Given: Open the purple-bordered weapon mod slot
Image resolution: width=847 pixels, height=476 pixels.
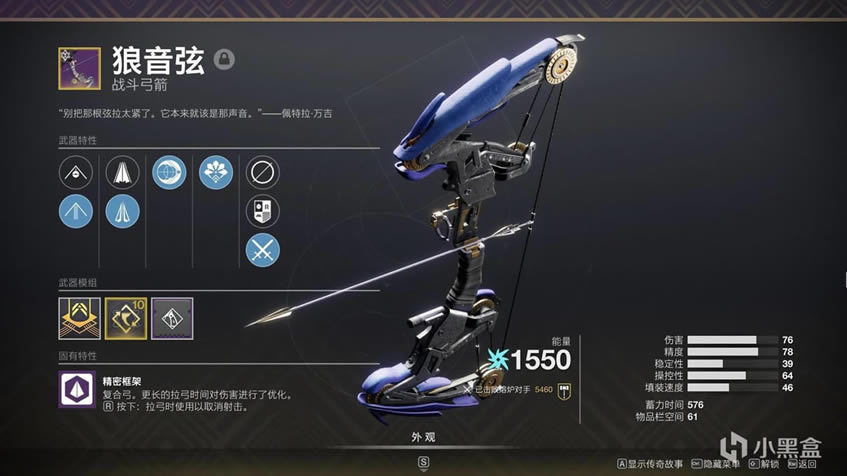Looking at the screenshot, I should tap(172, 317).
